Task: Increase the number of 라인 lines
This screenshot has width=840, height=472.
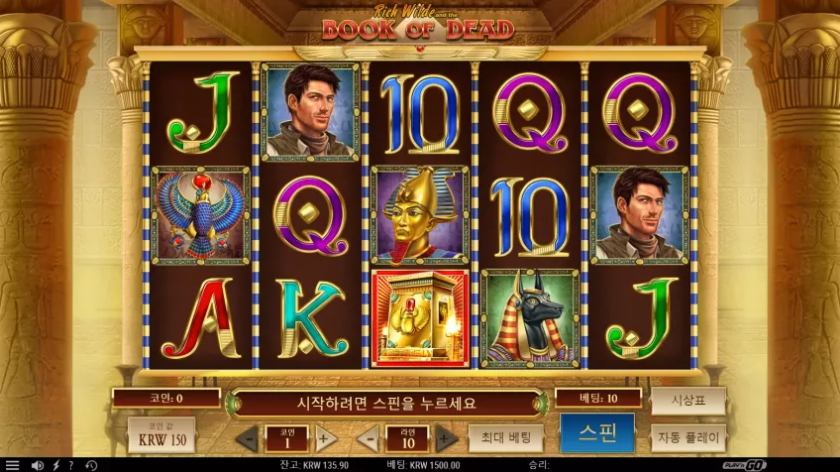Action: coord(446,438)
